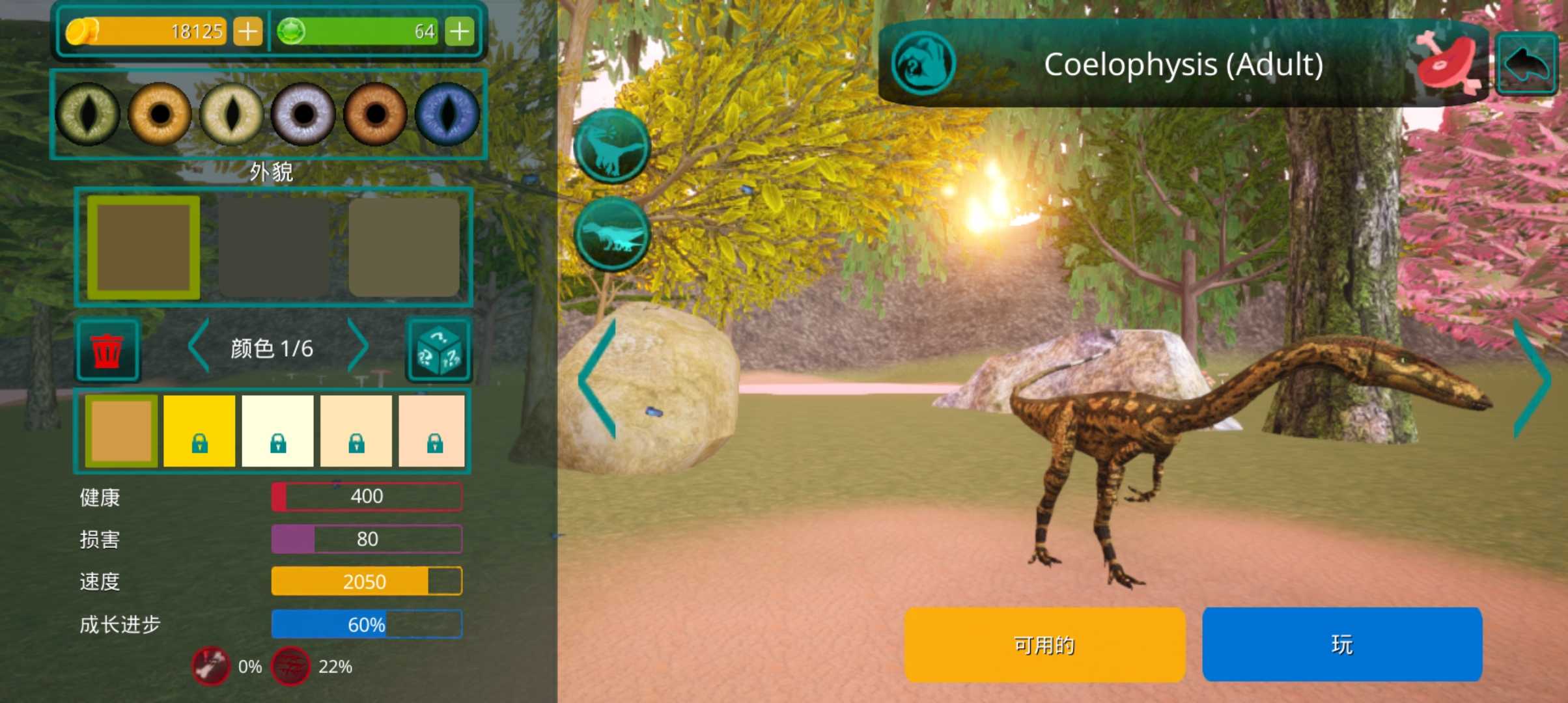Click the roaring raptor round icon

click(612, 146)
